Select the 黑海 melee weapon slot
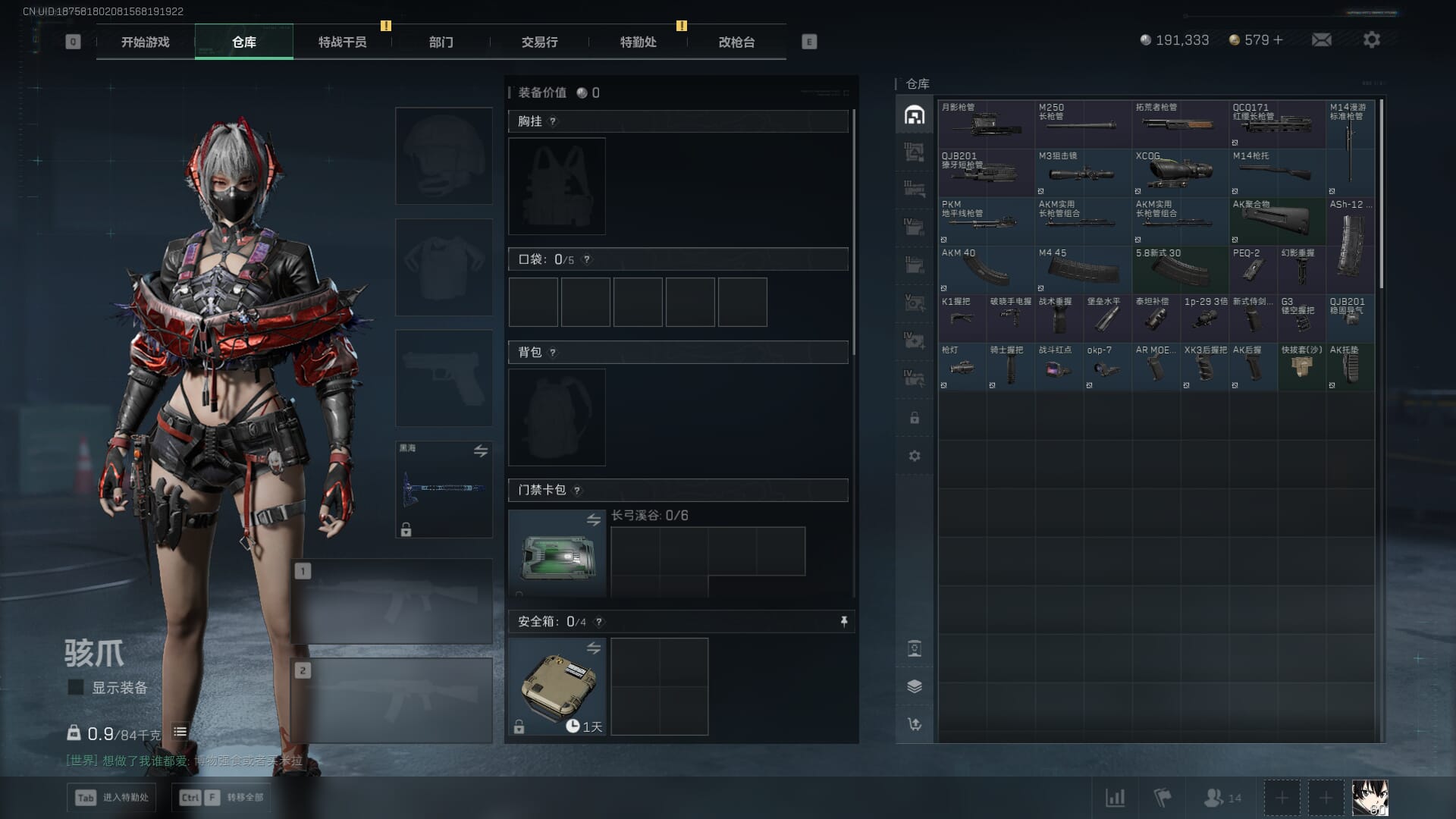 coord(444,489)
